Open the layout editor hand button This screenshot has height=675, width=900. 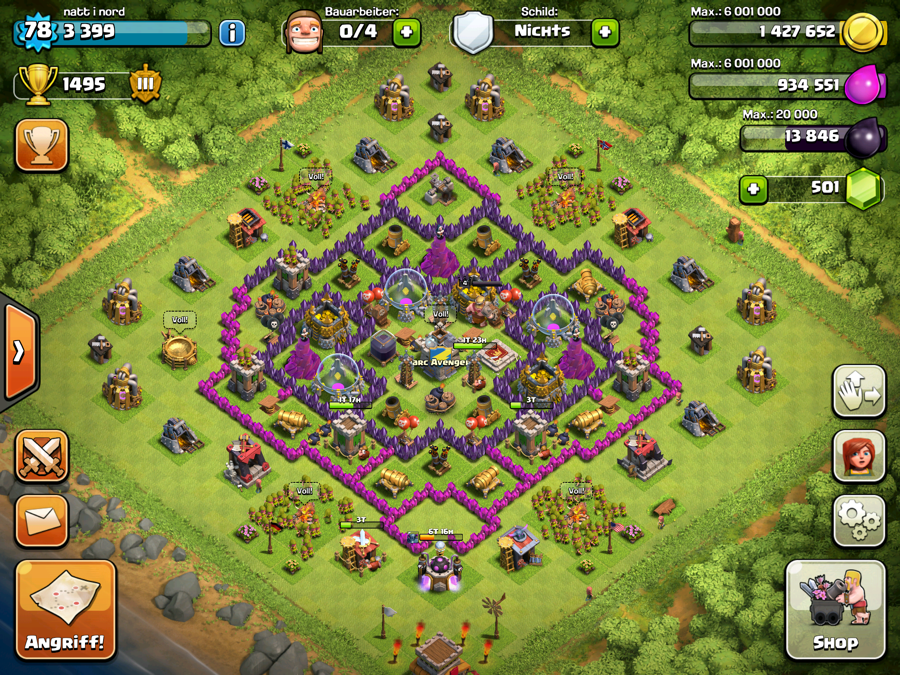click(x=858, y=391)
